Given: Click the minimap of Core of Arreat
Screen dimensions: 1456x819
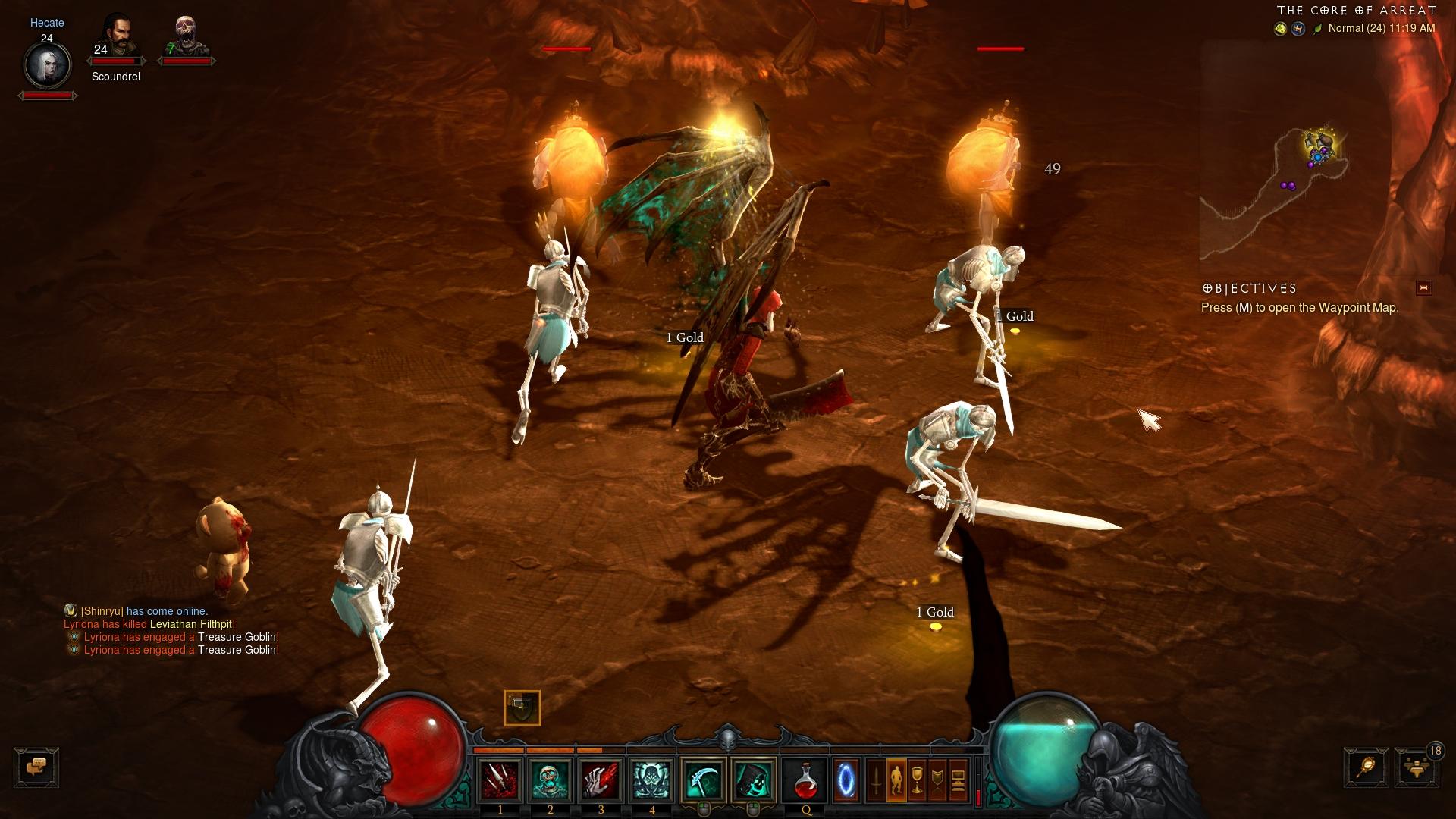Looking at the screenshot, I should coord(1282,182).
